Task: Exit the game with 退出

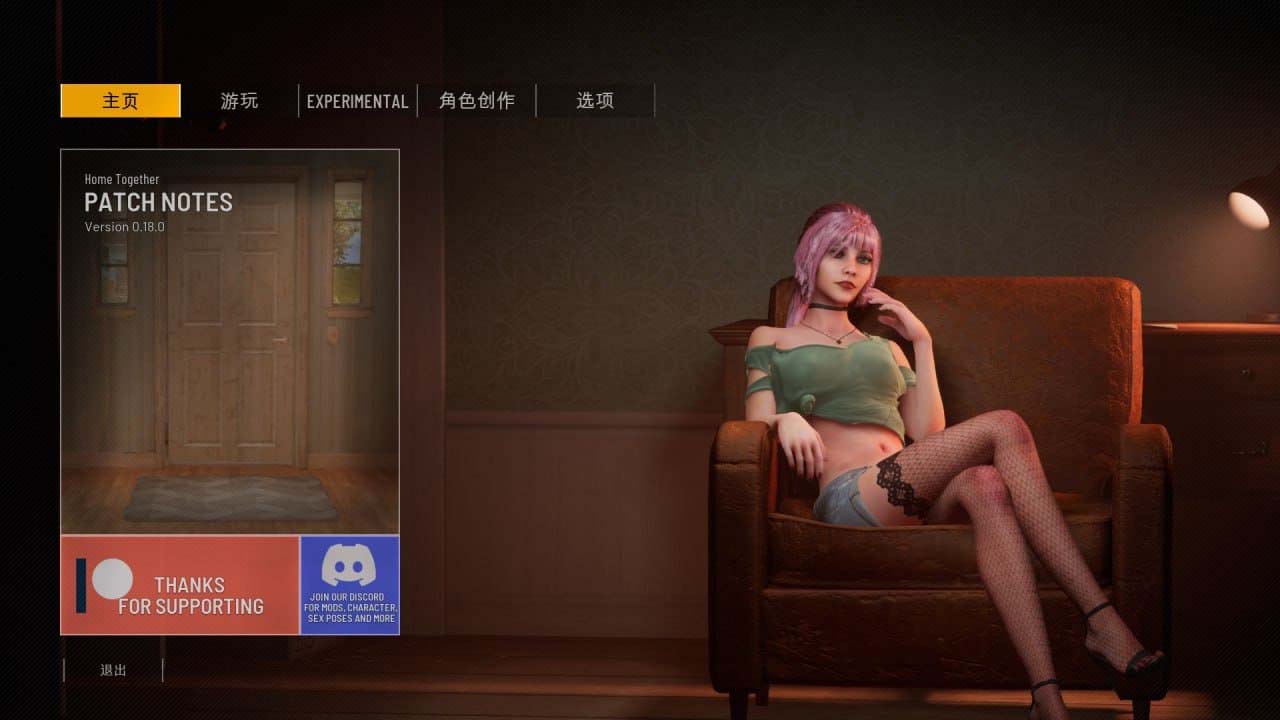Action: click(x=113, y=670)
